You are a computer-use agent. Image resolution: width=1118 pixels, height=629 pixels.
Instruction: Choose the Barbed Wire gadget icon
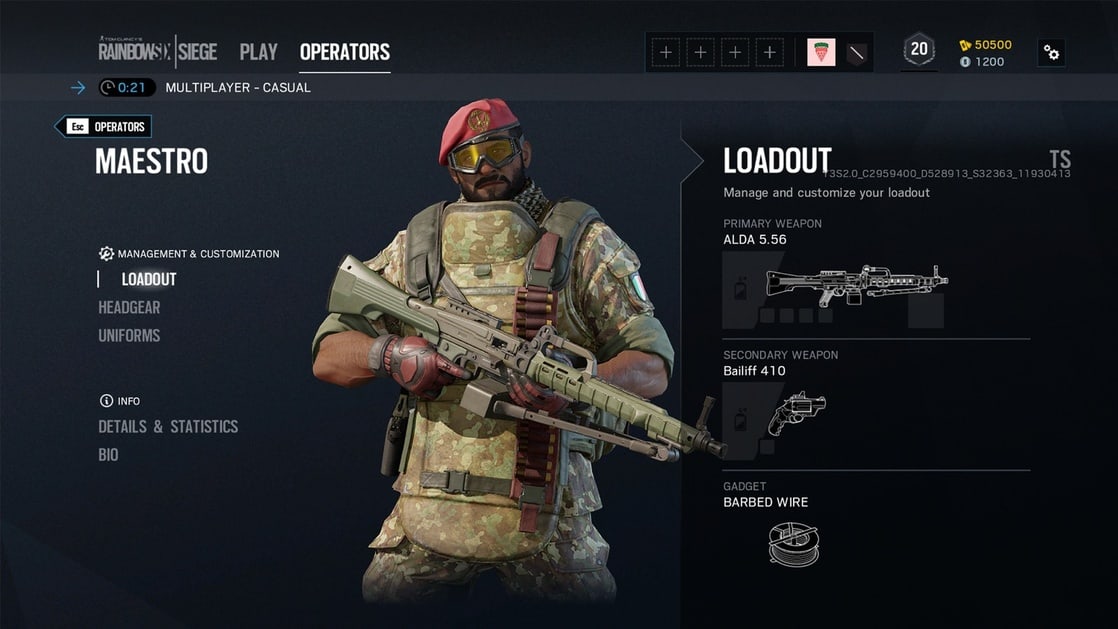click(793, 543)
